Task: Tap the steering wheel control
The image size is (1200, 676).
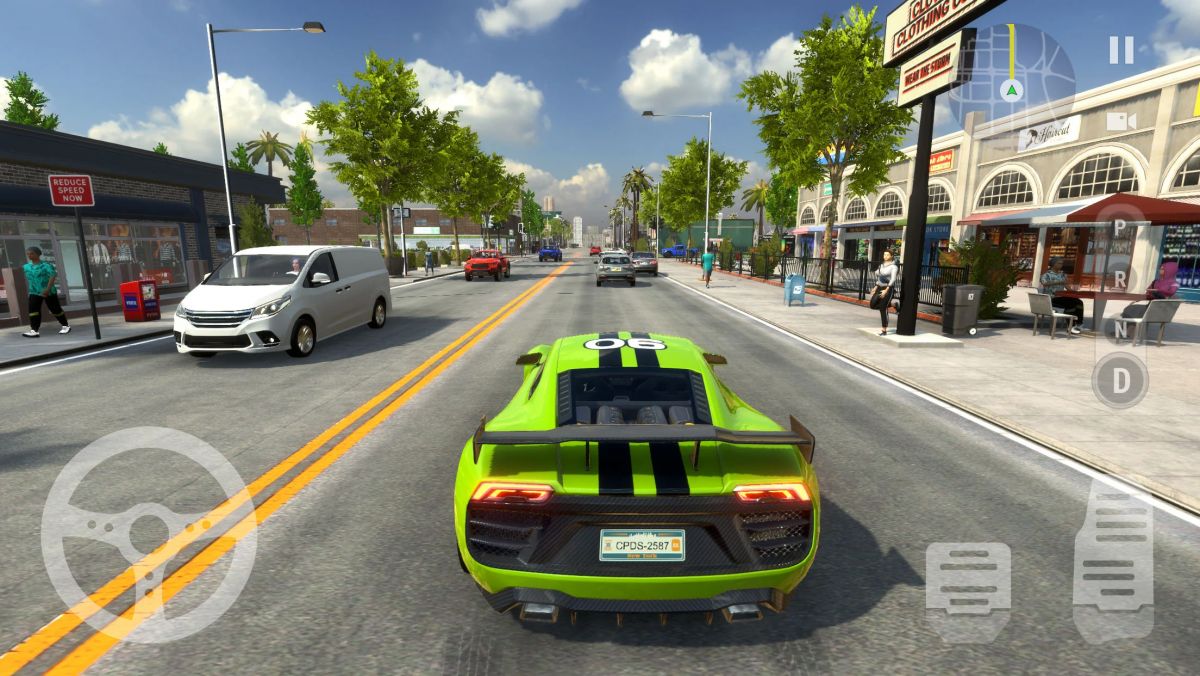Action: (148, 535)
